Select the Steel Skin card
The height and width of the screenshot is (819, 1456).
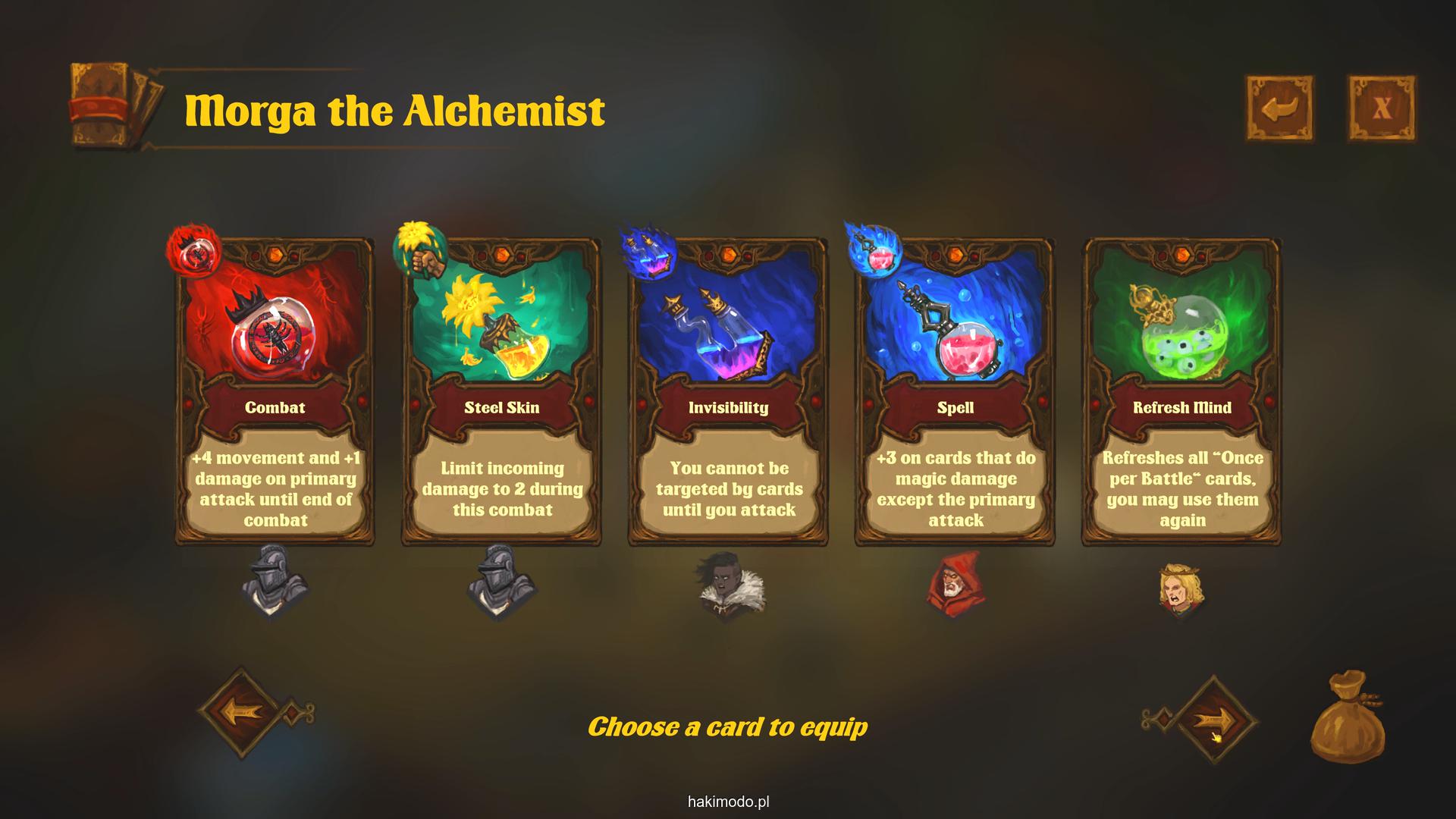501,391
